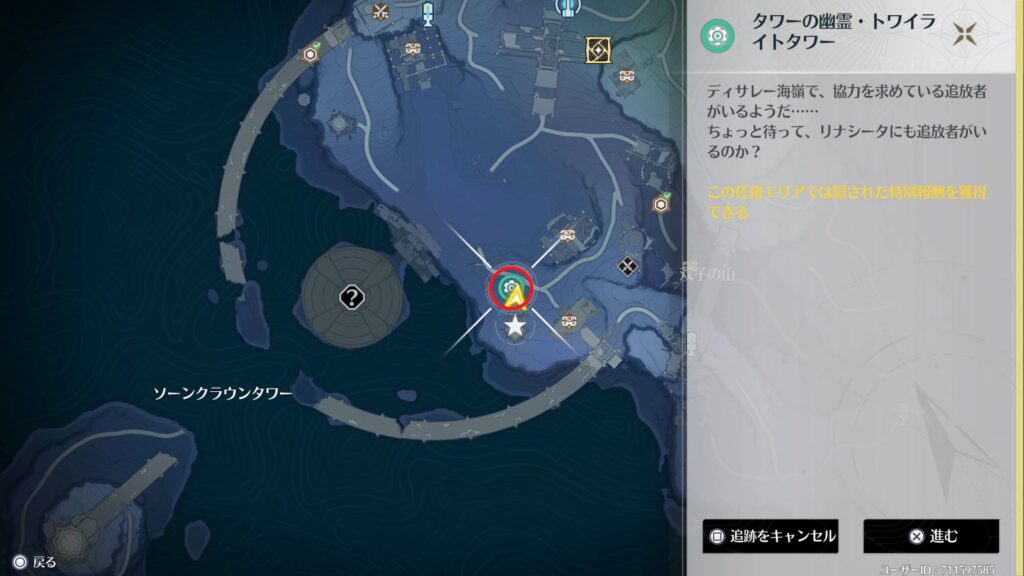Go back with the 戻る button
Image resolution: width=1024 pixels, height=576 pixels.
click(x=34, y=562)
